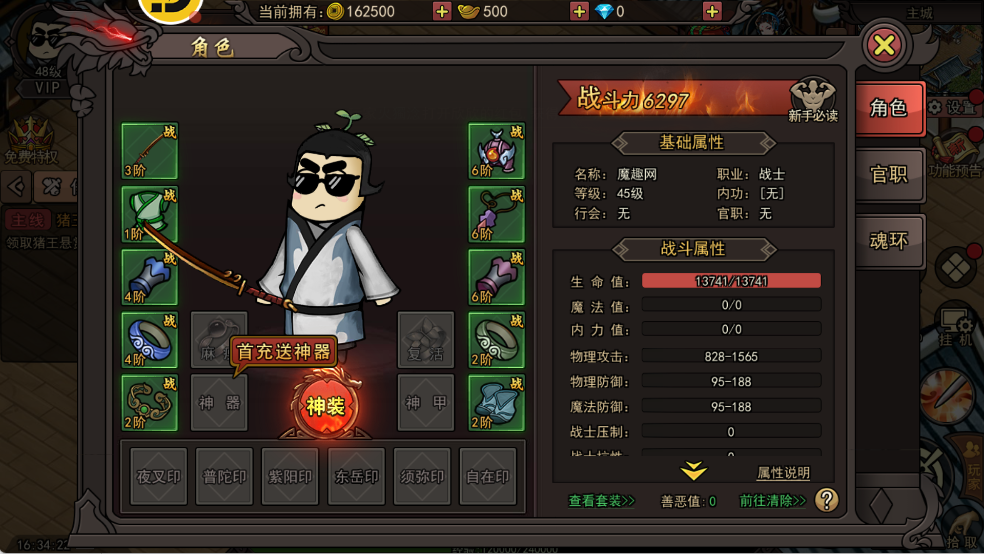Select the 夜叉印 seal slot
This screenshot has width=984, height=554.
click(x=159, y=476)
